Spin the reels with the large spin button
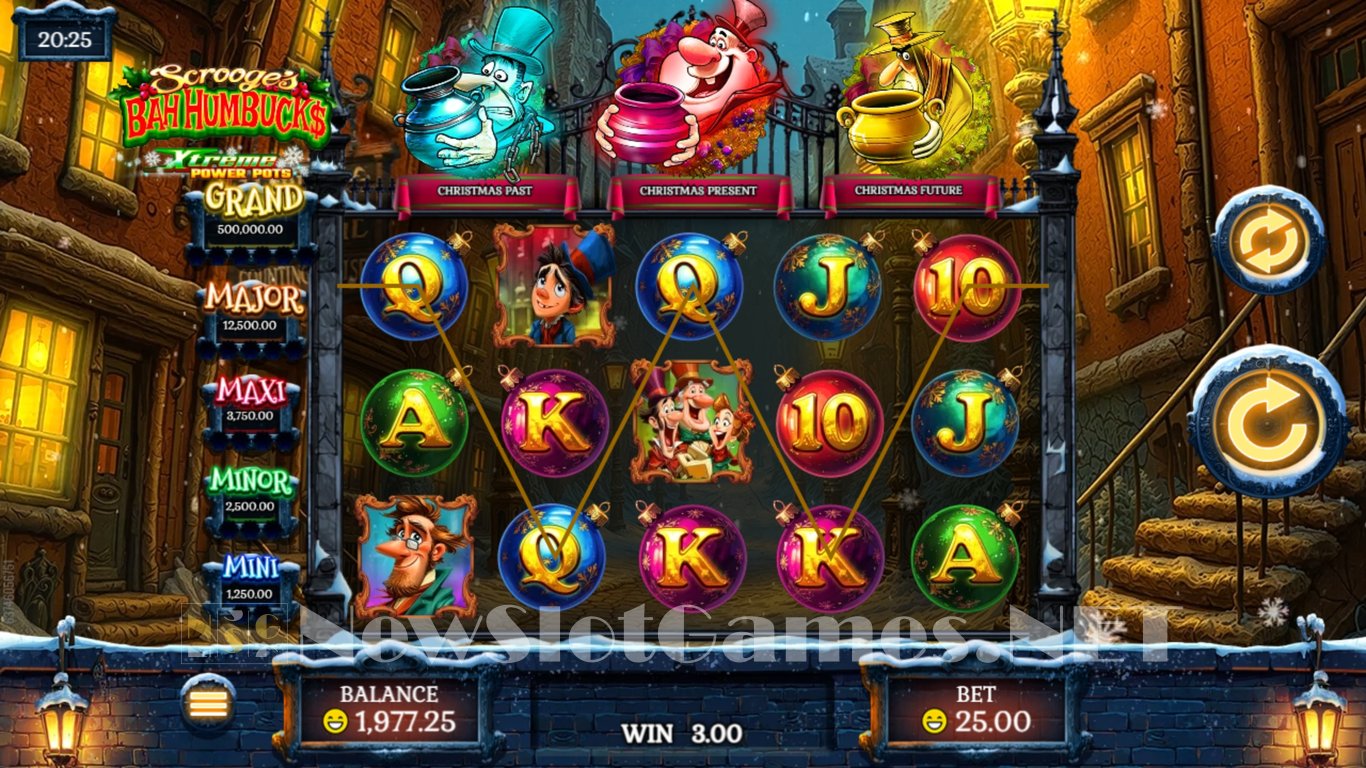Viewport: 1366px width, 768px height. coord(1268,422)
